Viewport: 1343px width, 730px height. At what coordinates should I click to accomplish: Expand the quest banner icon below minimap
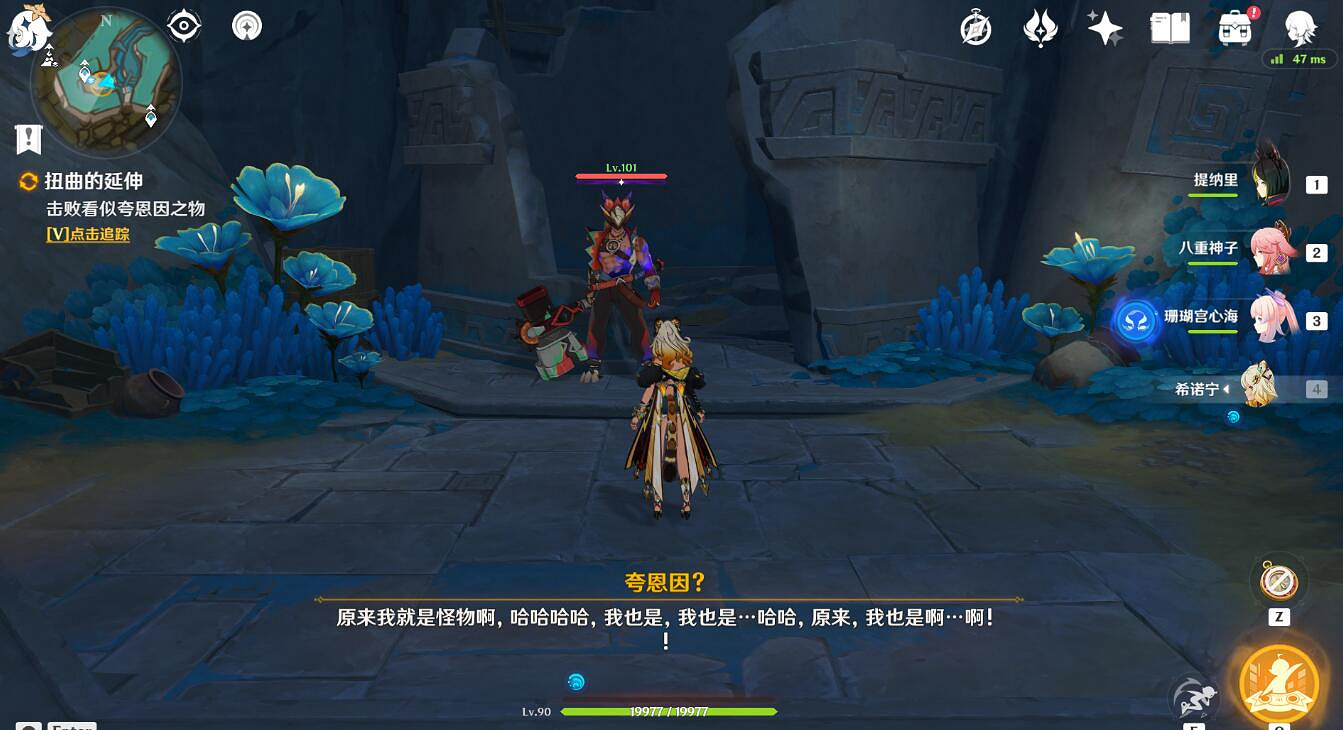point(27,139)
